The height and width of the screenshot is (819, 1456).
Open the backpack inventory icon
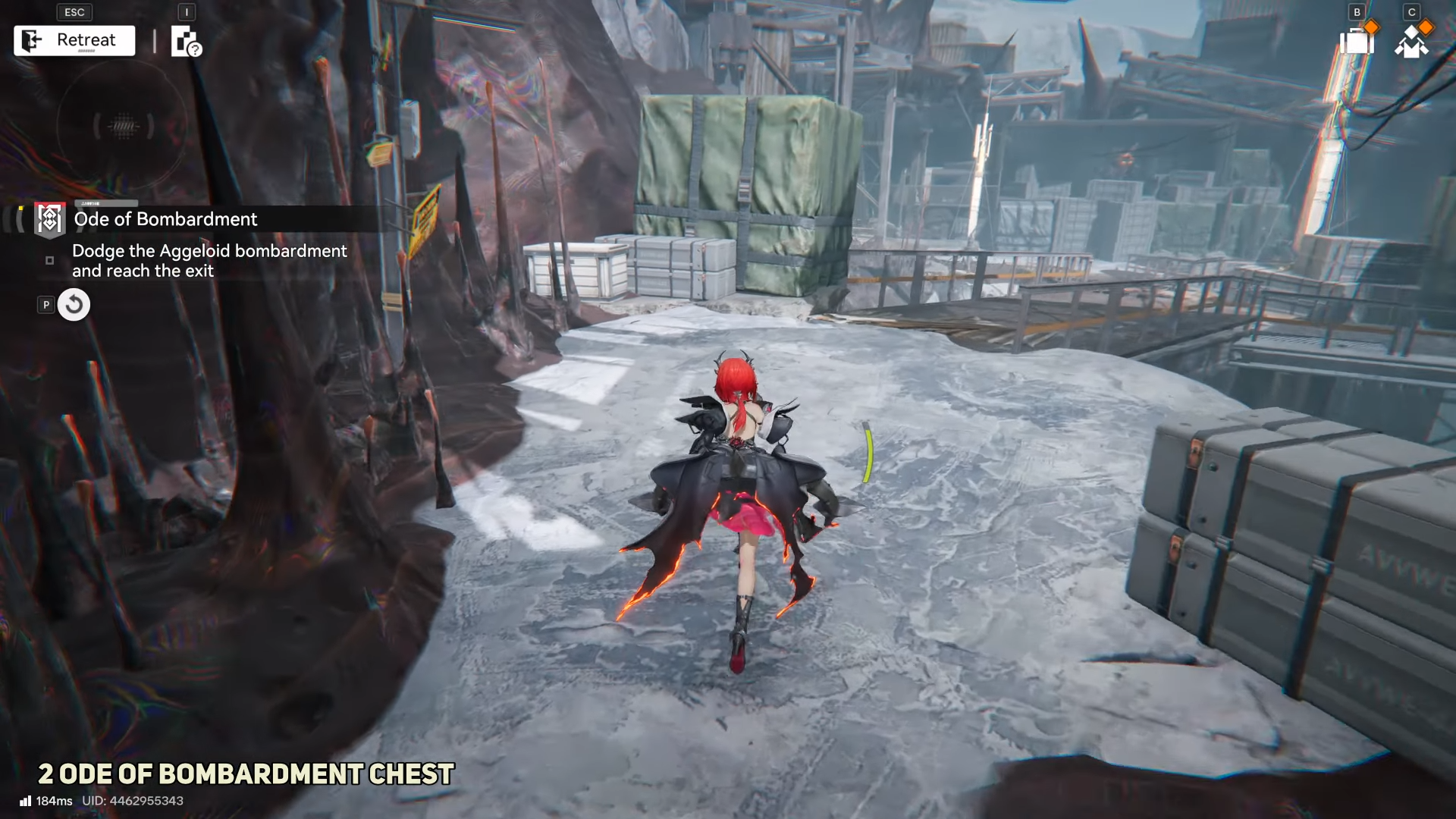(1357, 40)
